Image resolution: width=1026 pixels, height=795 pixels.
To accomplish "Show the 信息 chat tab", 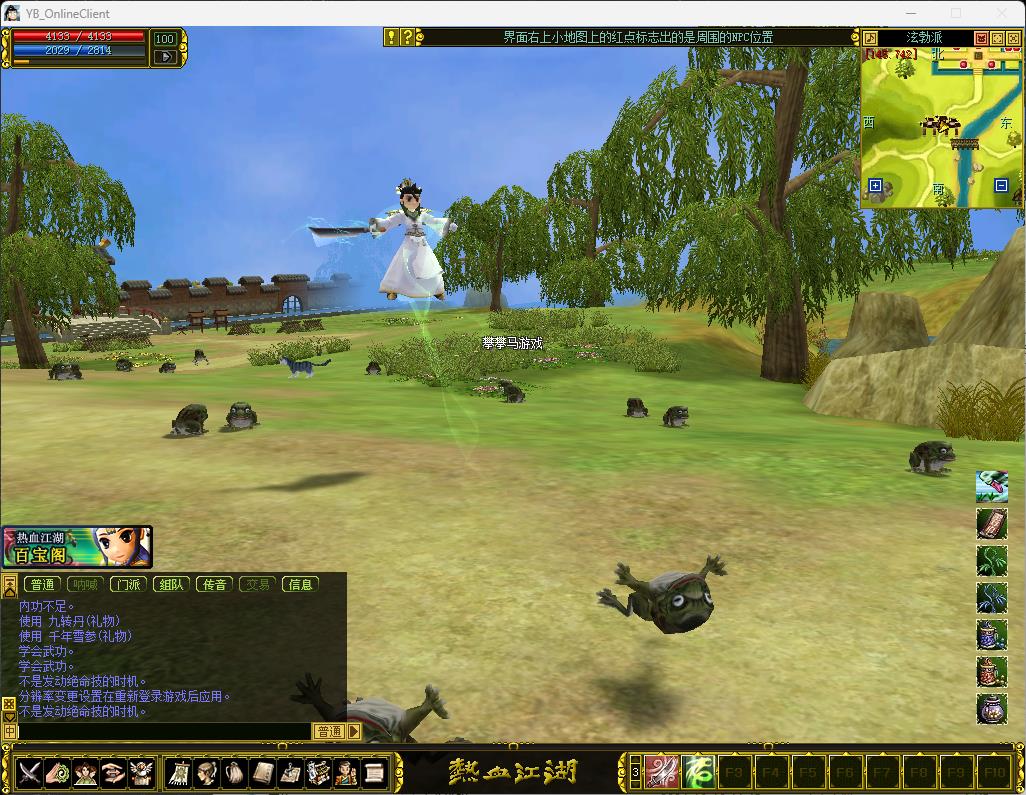I will coord(300,584).
